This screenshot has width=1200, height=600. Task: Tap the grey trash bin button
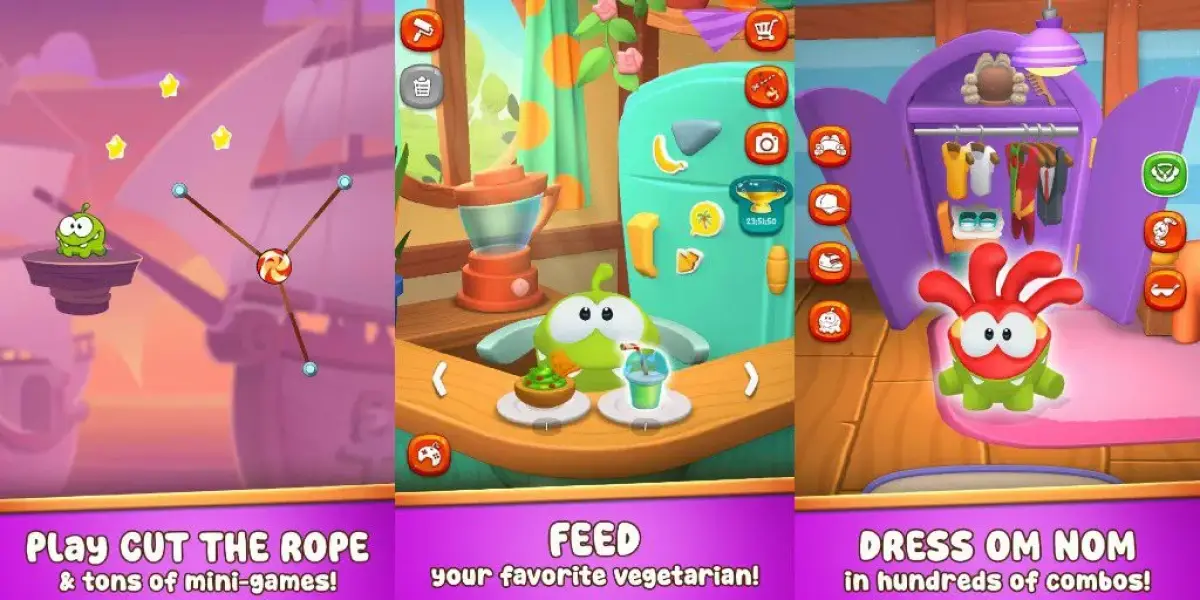point(421,86)
